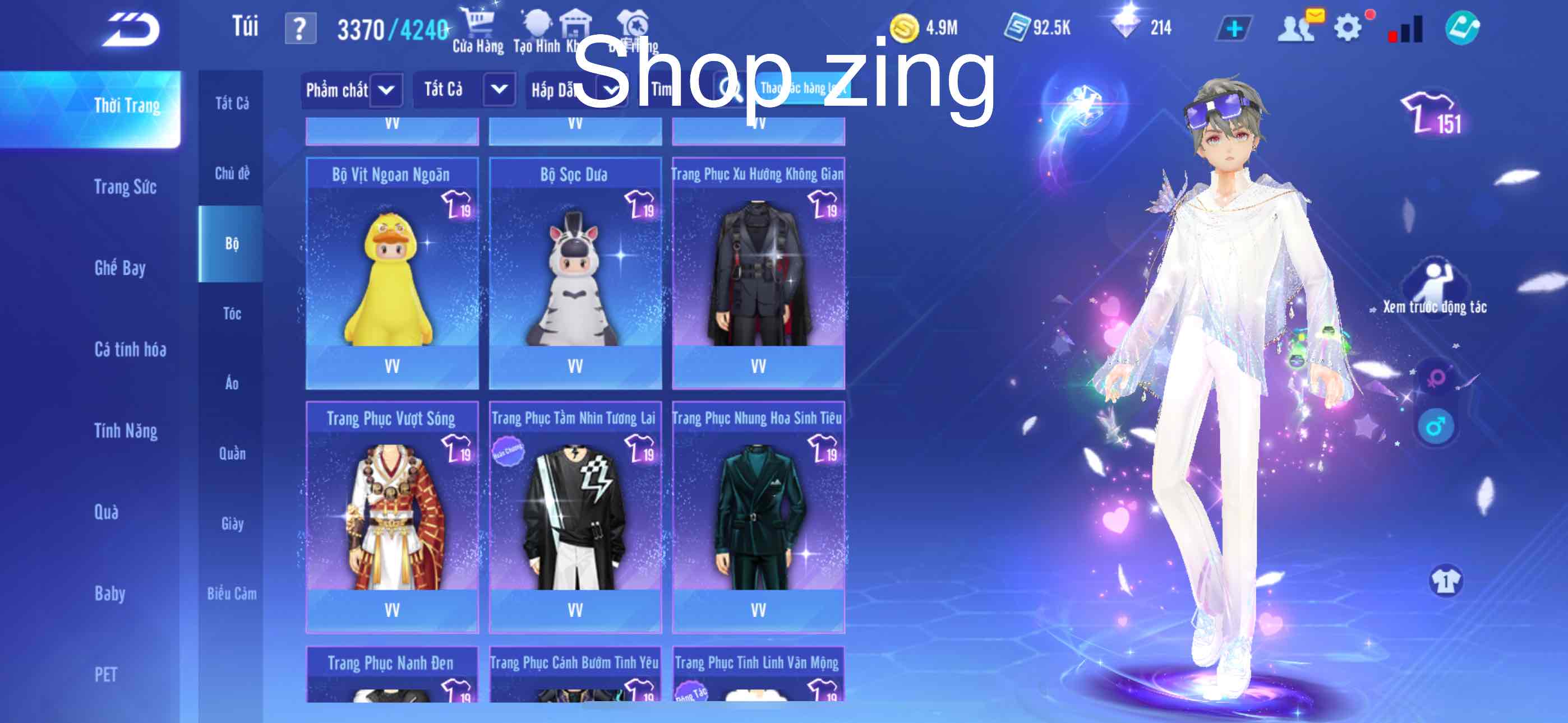The image size is (1568, 723).
Task: Expand the Phẩm chất dropdown
Action: pyautogui.click(x=352, y=89)
